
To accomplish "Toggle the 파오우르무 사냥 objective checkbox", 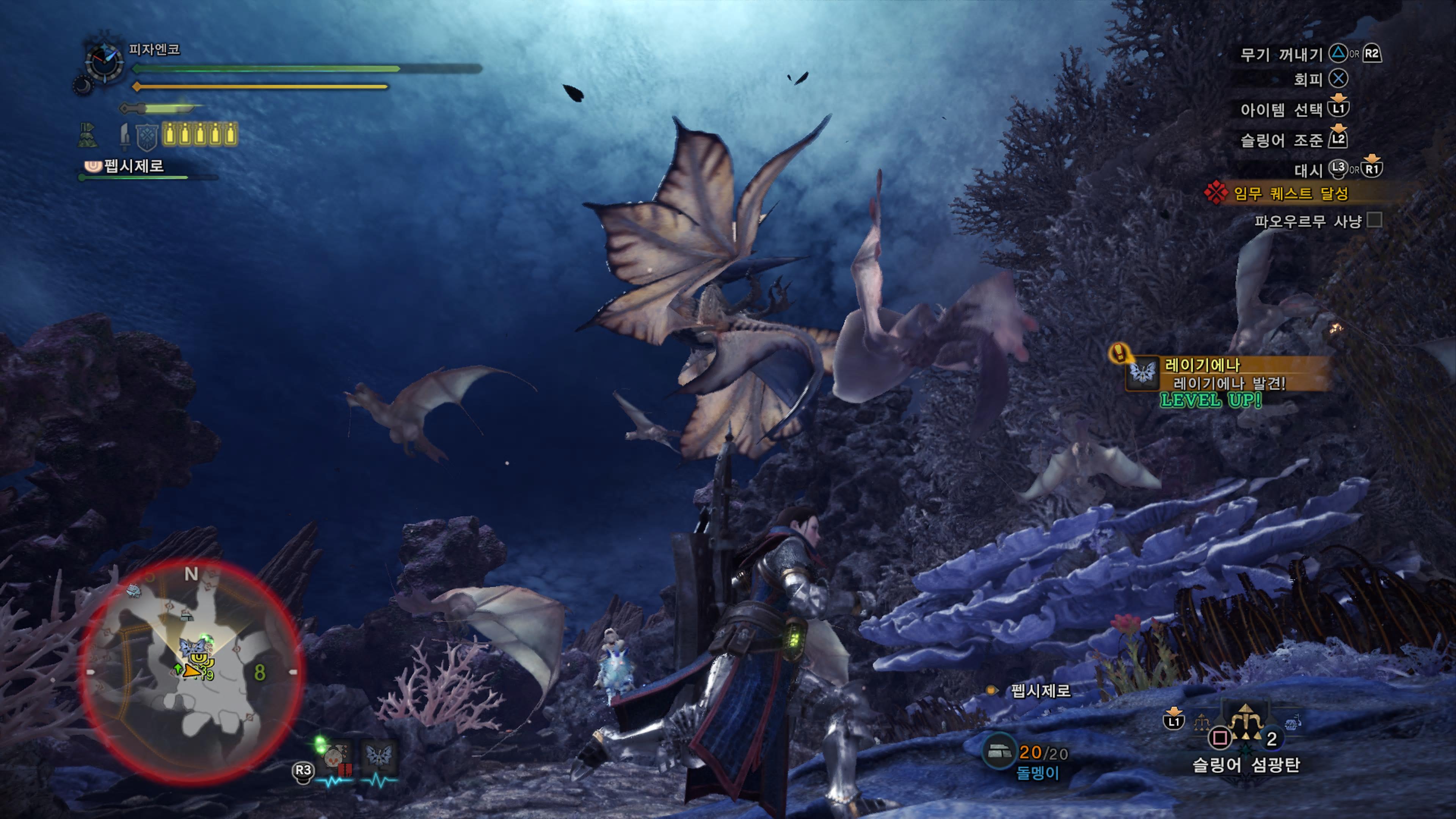I will (x=1374, y=220).
